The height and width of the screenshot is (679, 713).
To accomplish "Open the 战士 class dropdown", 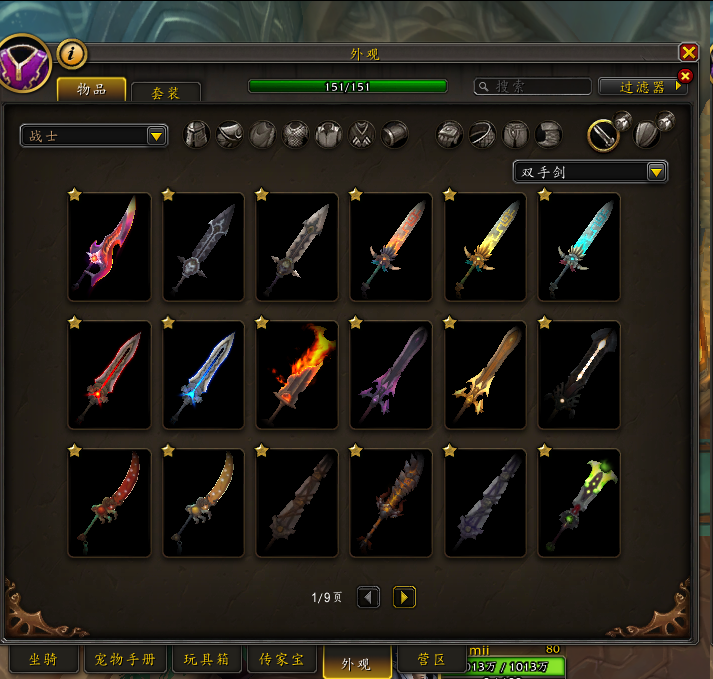I will tap(94, 136).
